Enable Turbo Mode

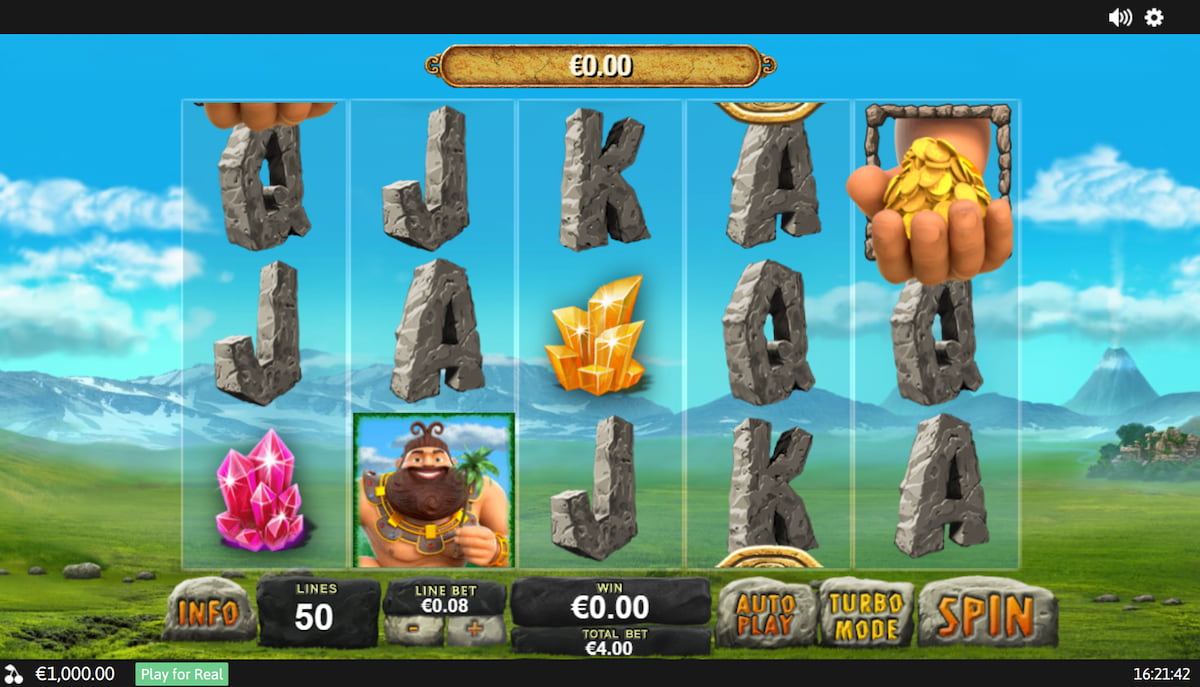(x=866, y=612)
